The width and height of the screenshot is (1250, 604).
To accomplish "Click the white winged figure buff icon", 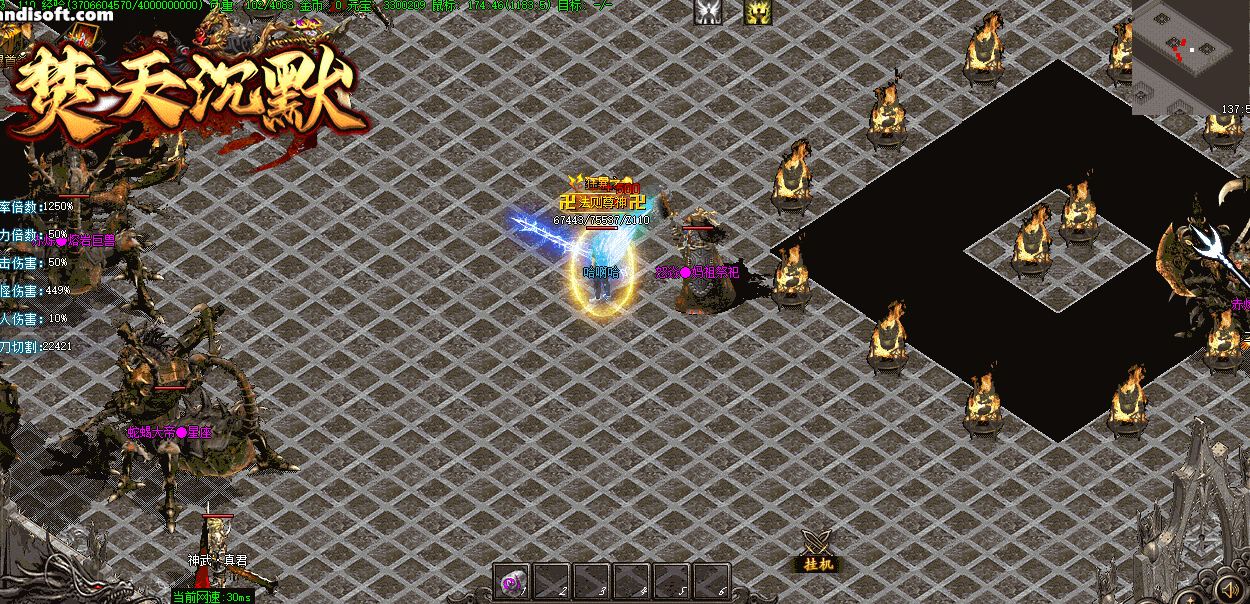I will (708, 12).
